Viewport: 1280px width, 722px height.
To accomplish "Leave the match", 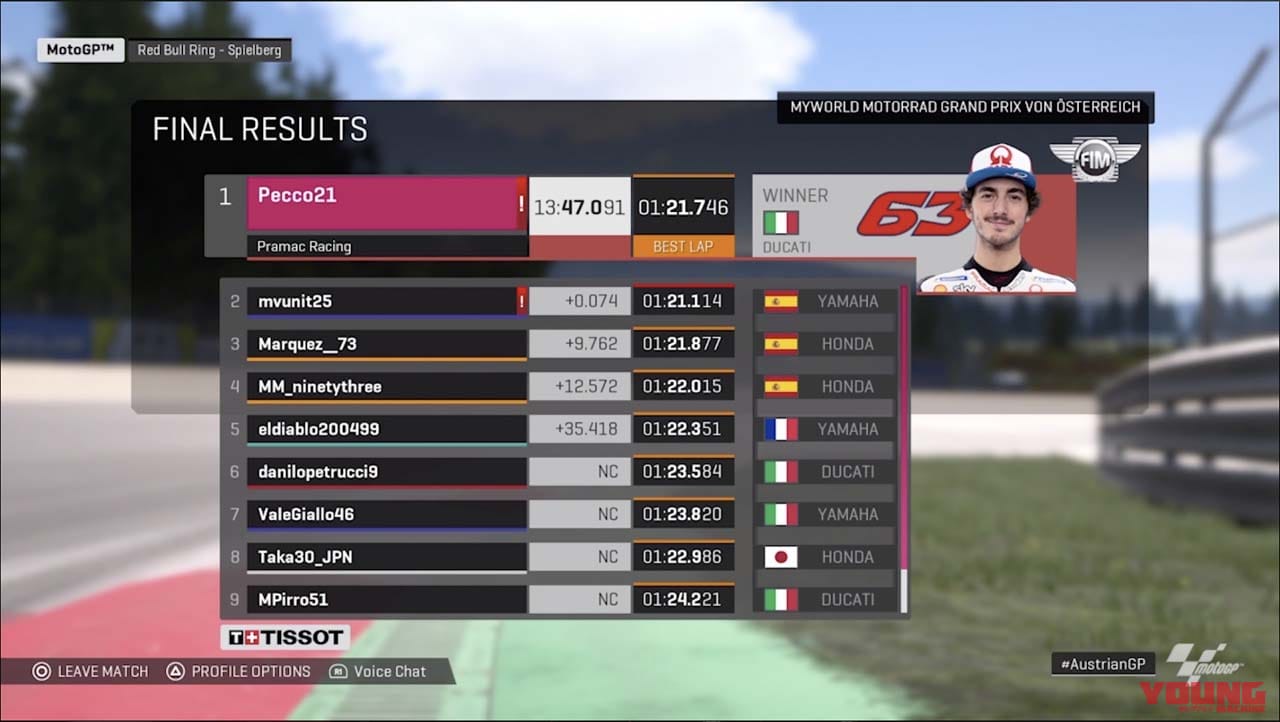I will (x=90, y=671).
